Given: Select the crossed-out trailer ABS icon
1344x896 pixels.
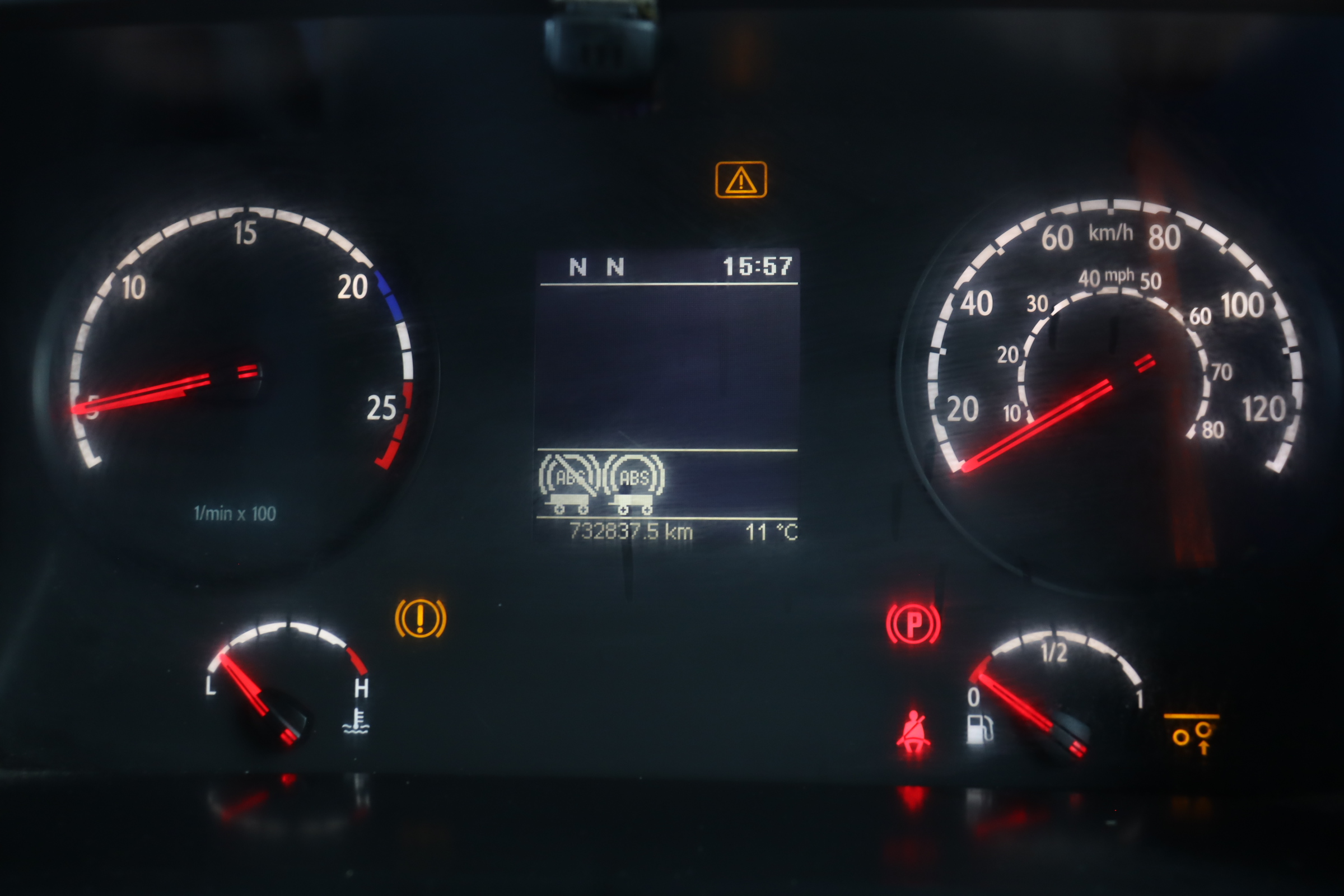Looking at the screenshot, I should coord(568,483).
